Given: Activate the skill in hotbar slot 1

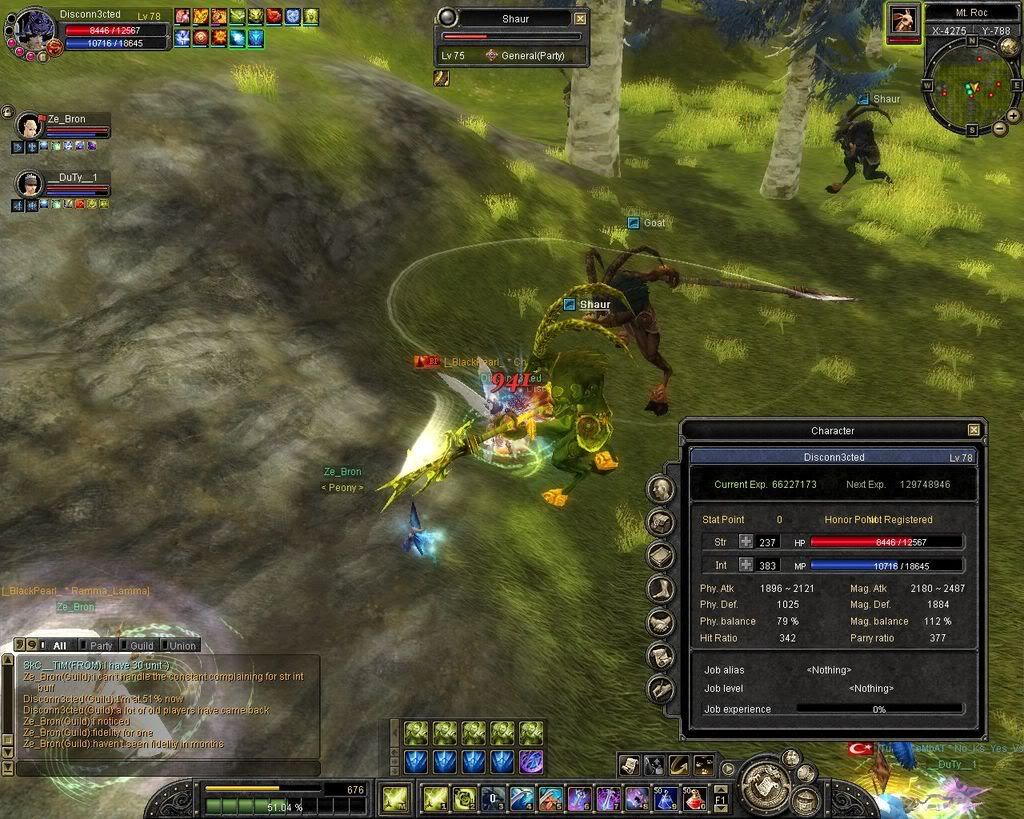Looking at the screenshot, I should click(x=436, y=798).
